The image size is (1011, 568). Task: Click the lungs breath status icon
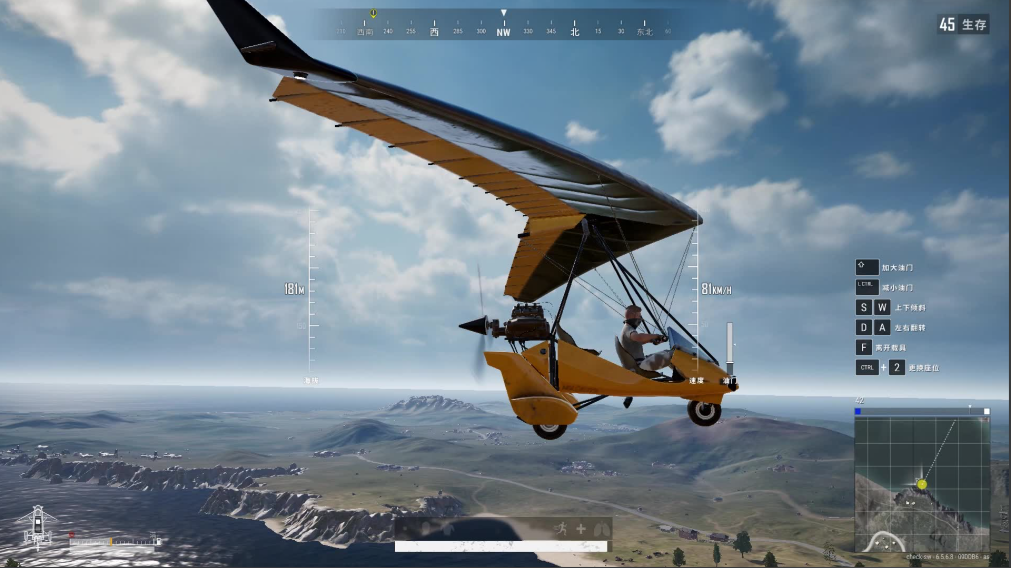tap(600, 529)
